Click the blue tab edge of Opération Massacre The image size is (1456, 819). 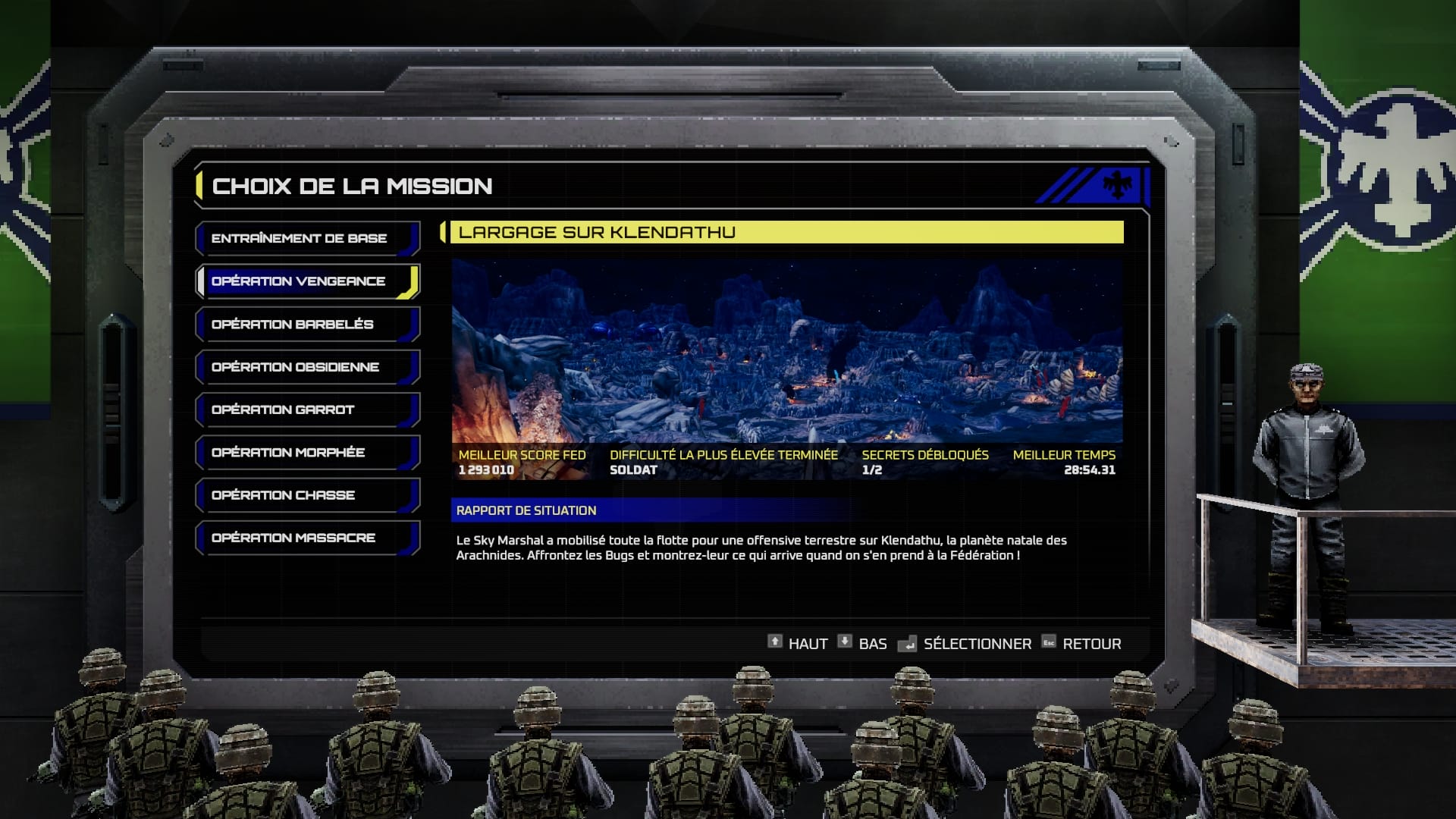409,538
